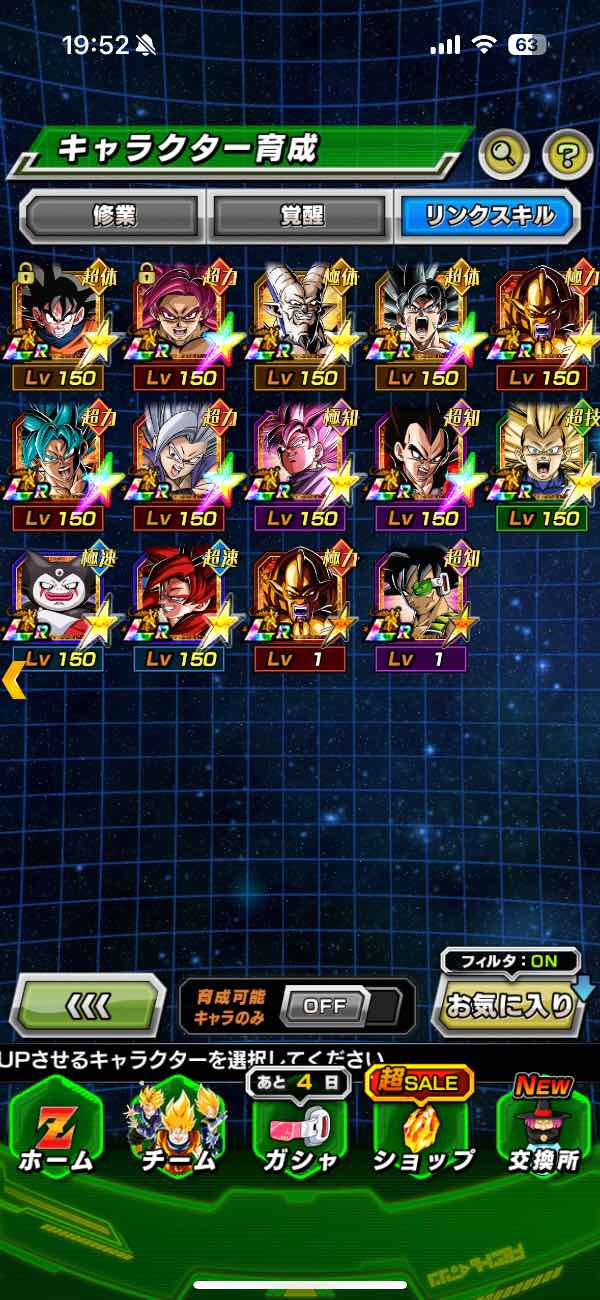Open the question mark help button
The width and height of the screenshot is (600, 1300).
(567, 154)
